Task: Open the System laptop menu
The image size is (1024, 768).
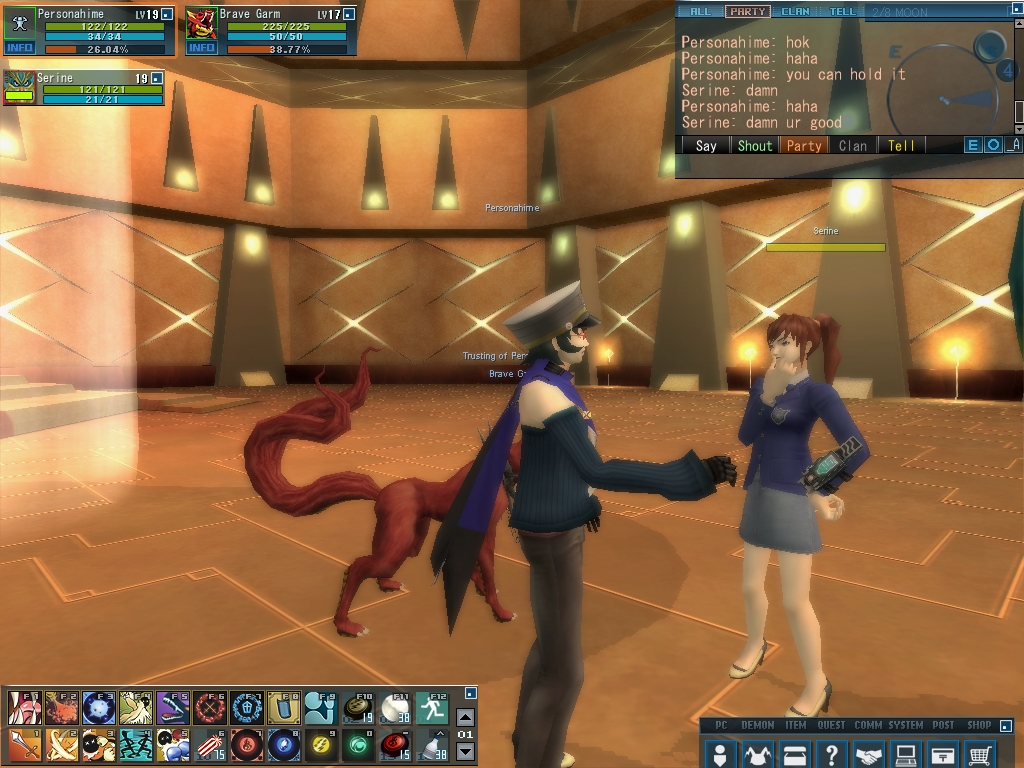Action: point(906,753)
